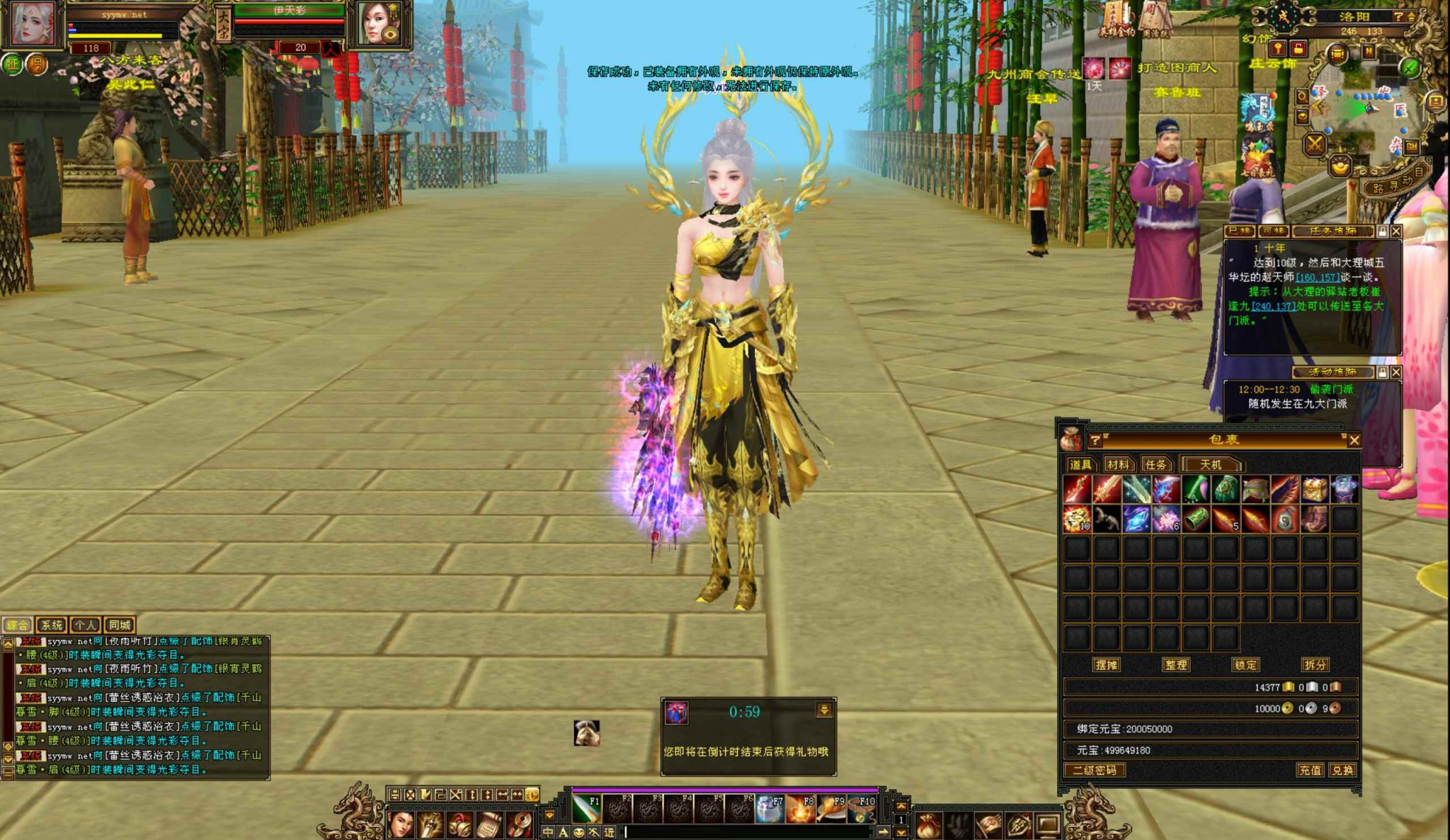This screenshot has height=840, width=1450.
Task: Click the 整理 sort button
Action: pyautogui.click(x=1175, y=665)
